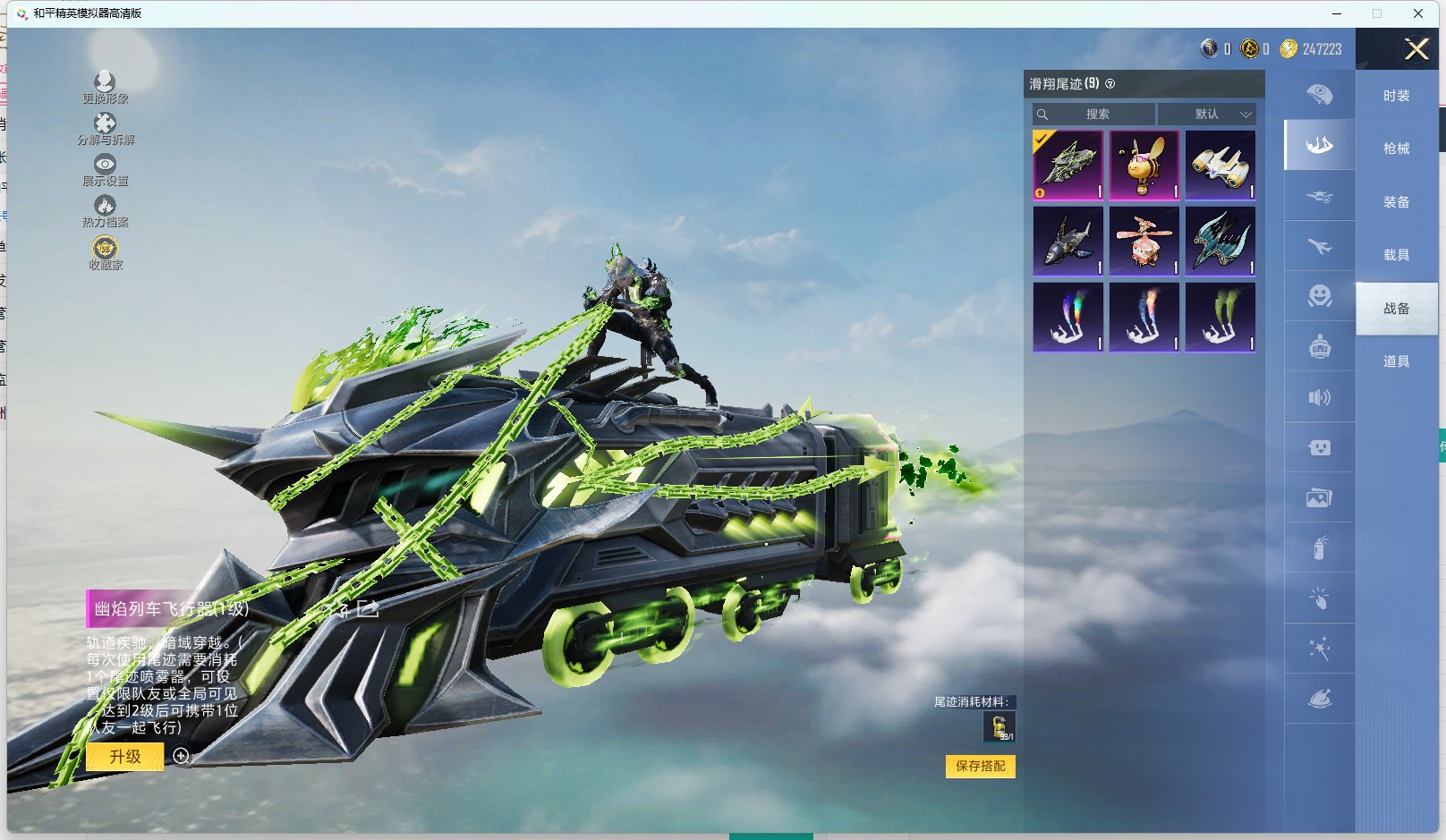Switch to the 载具 vehicles tab
Viewport: 1446px width, 840px height.
1396,255
